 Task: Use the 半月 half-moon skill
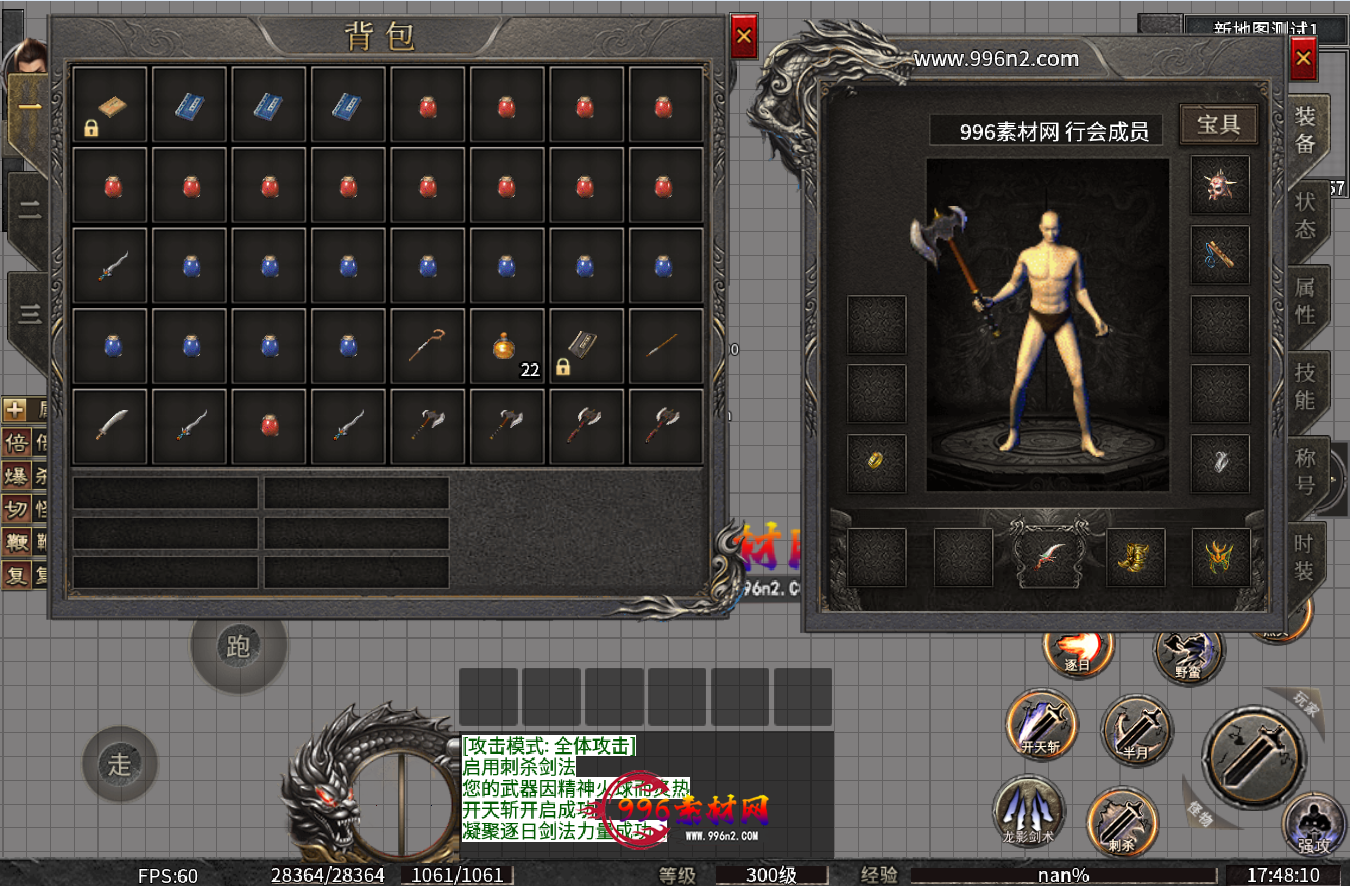tap(1136, 730)
